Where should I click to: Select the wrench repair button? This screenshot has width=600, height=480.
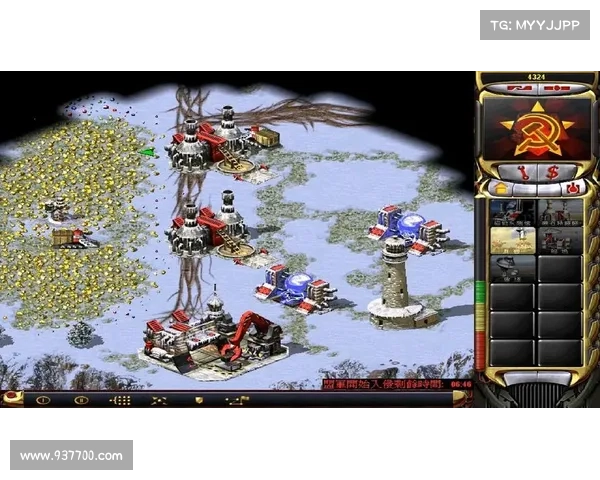(x=522, y=172)
